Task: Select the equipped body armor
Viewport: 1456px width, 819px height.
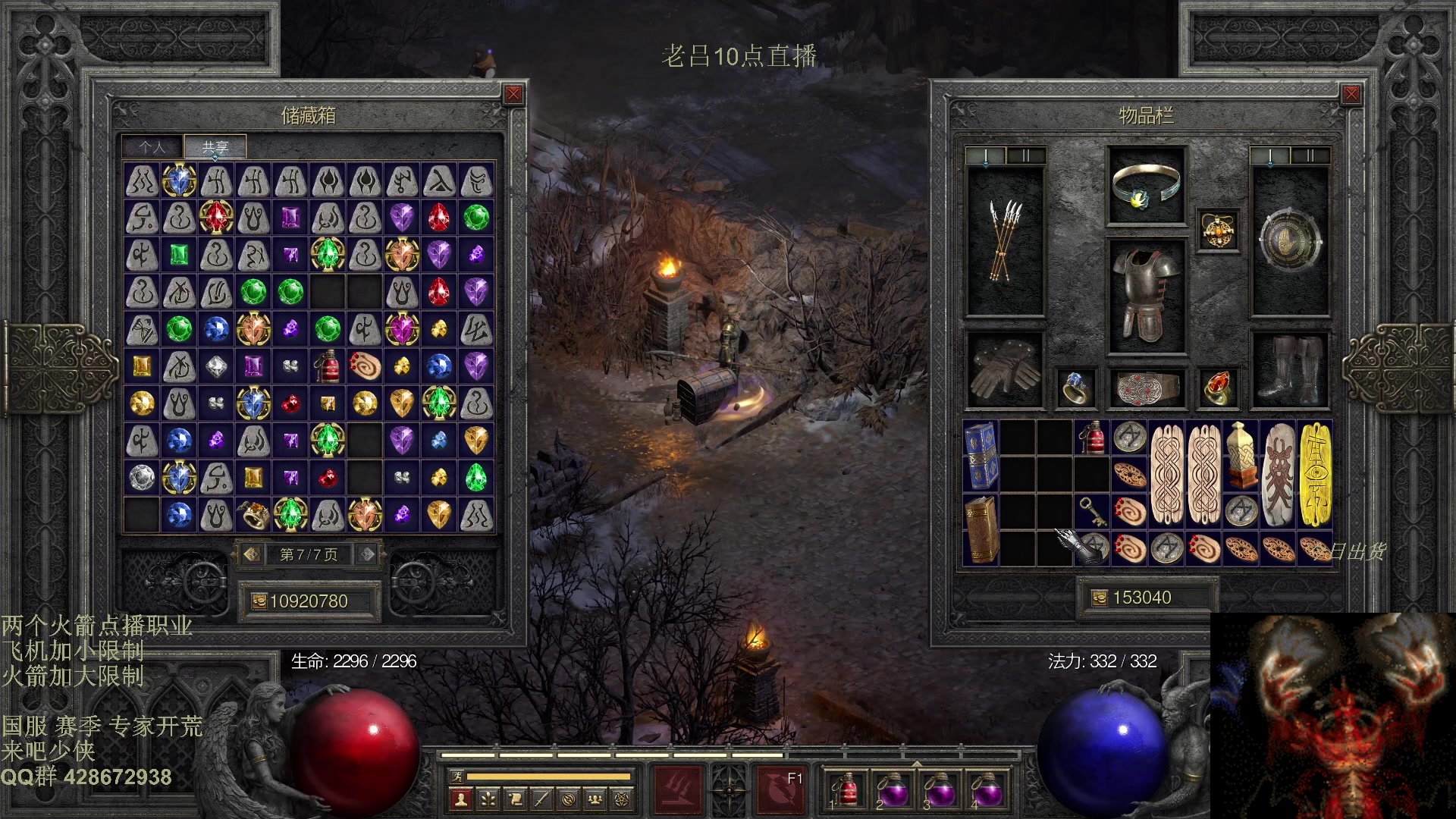Action: 1146,297
